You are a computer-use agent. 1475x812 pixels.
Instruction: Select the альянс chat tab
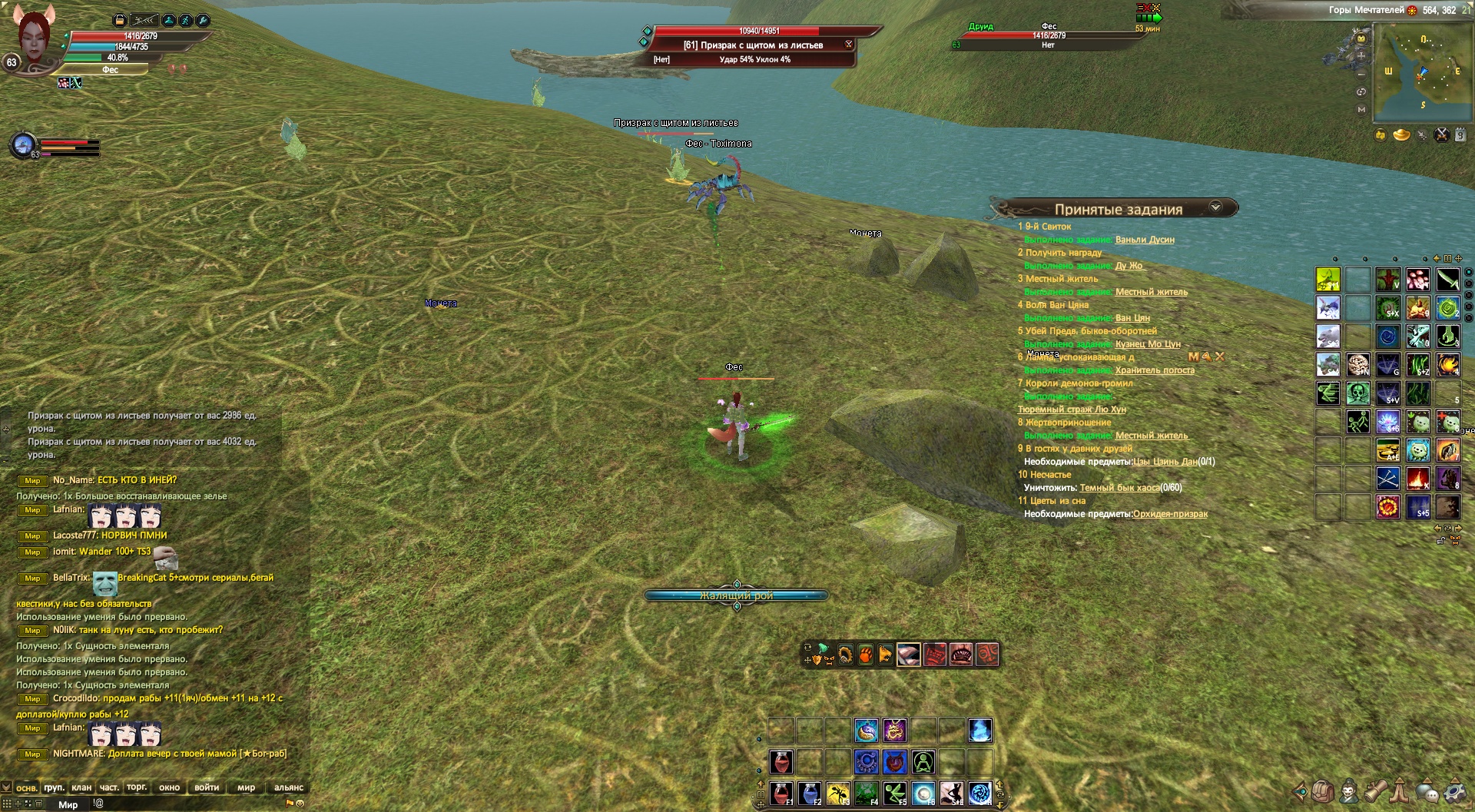point(289,787)
